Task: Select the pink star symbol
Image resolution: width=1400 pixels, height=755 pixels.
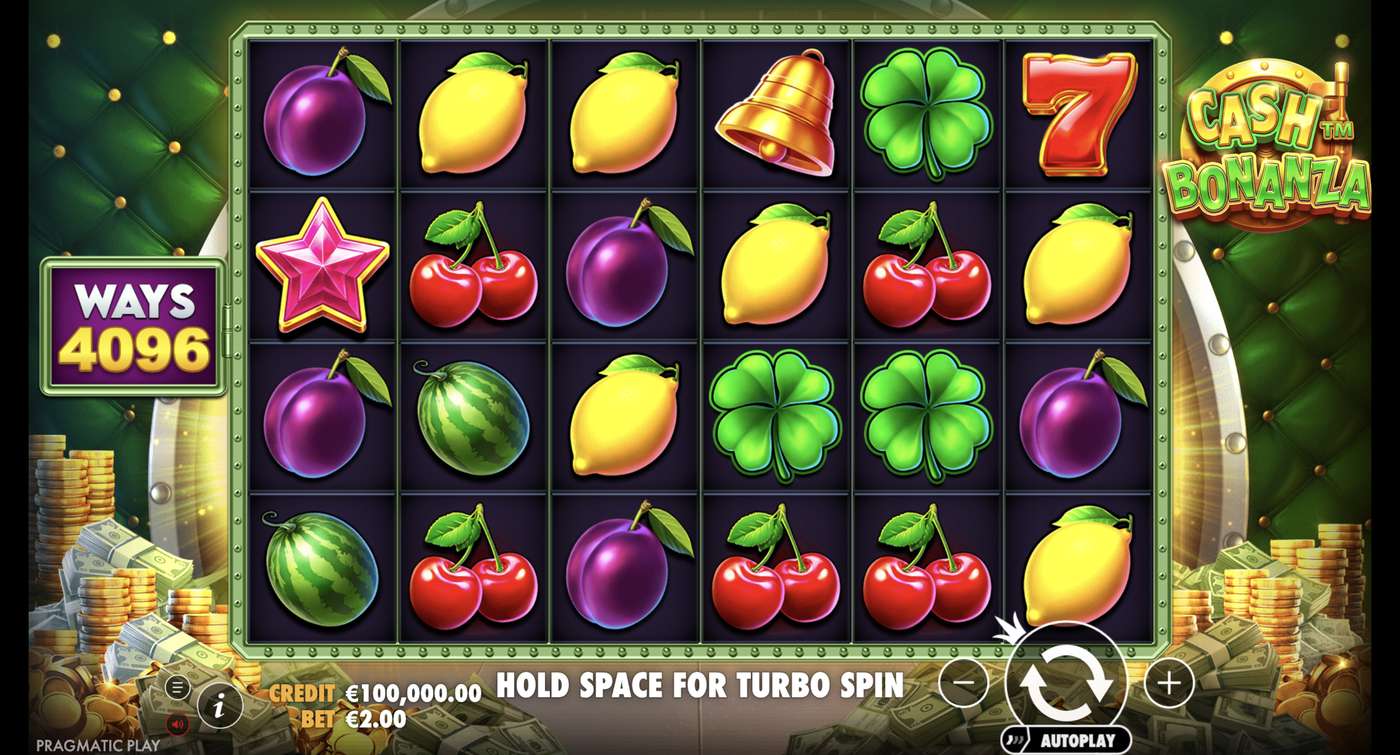Action: pos(322,267)
